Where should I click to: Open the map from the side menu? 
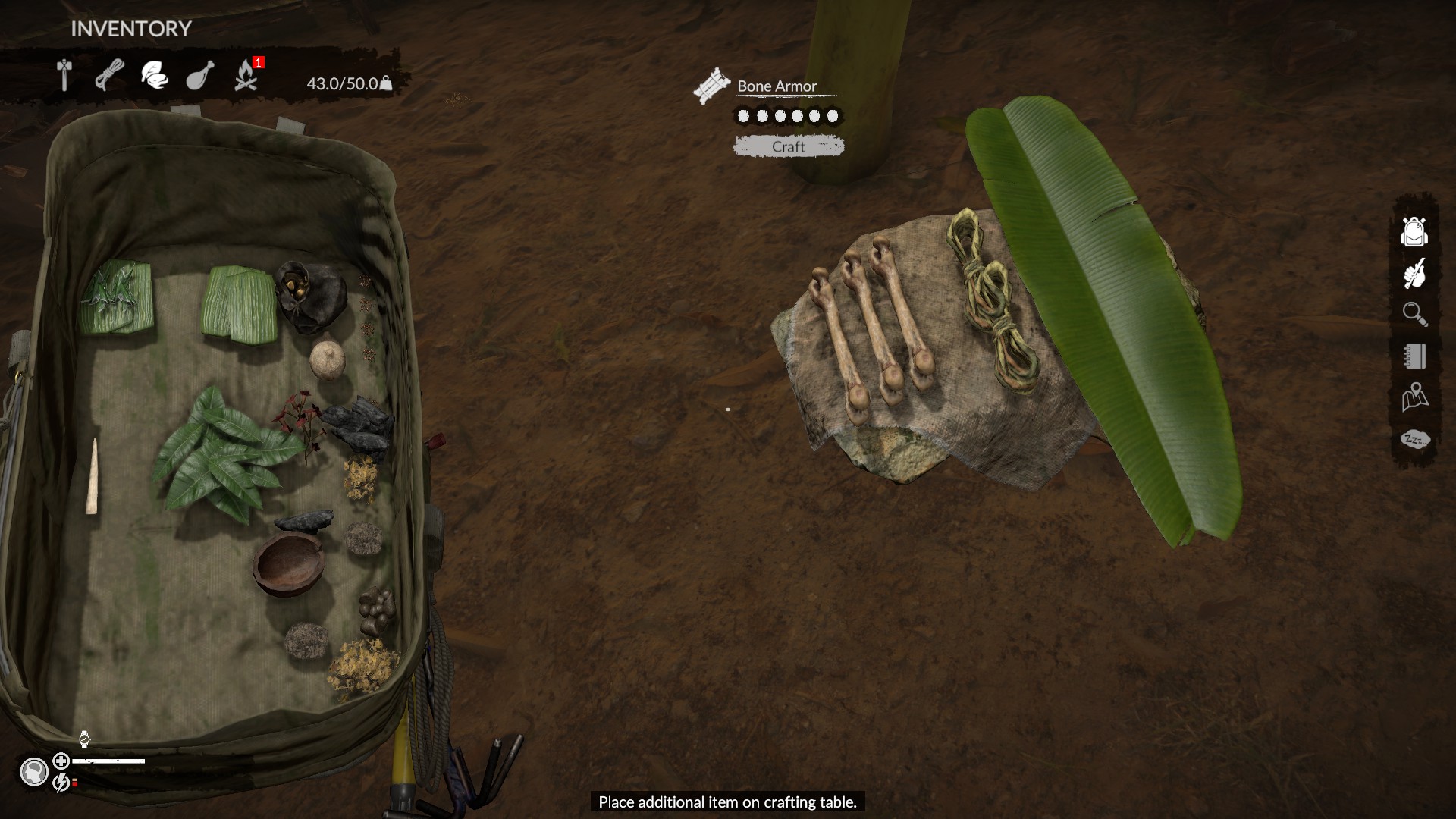[x=1414, y=397]
